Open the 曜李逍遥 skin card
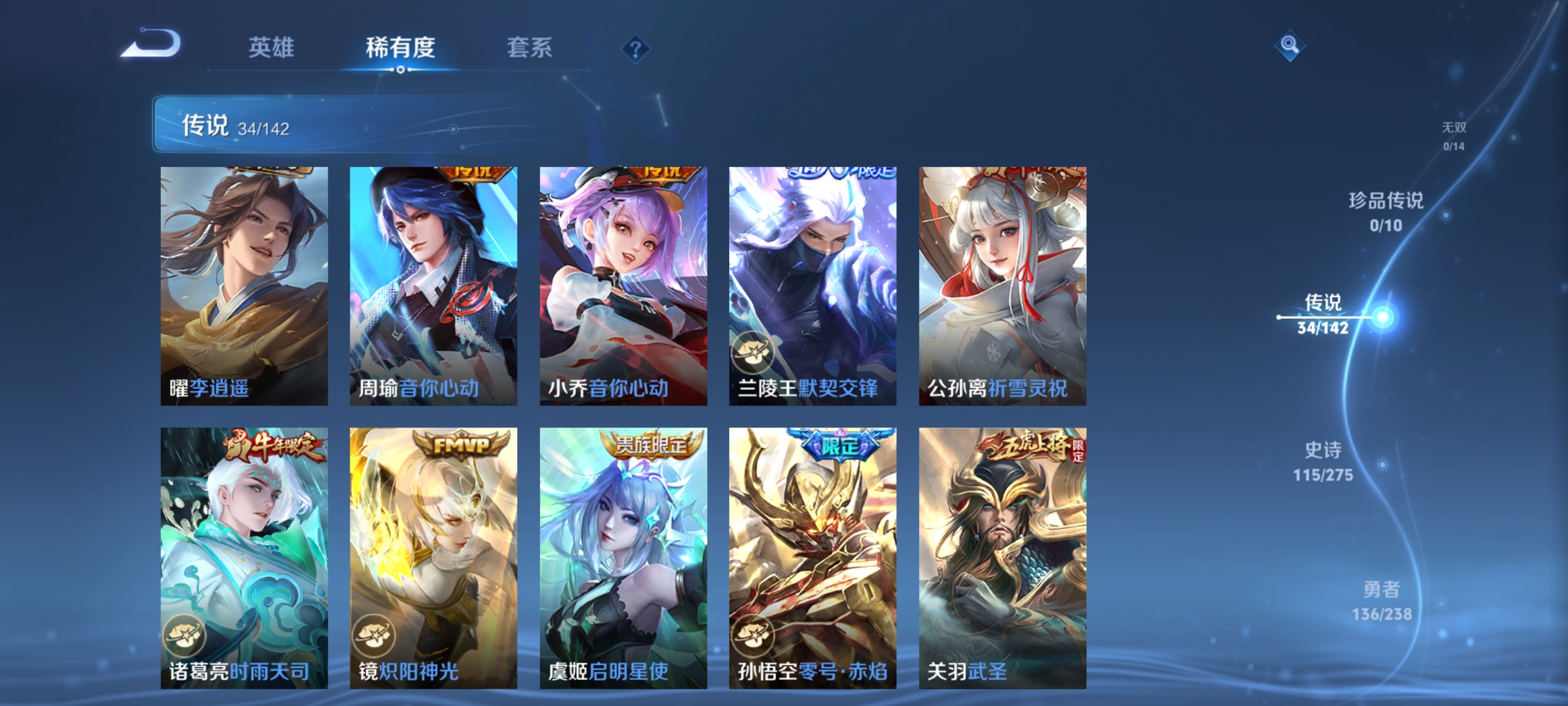 pyautogui.click(x=245, y=286)
